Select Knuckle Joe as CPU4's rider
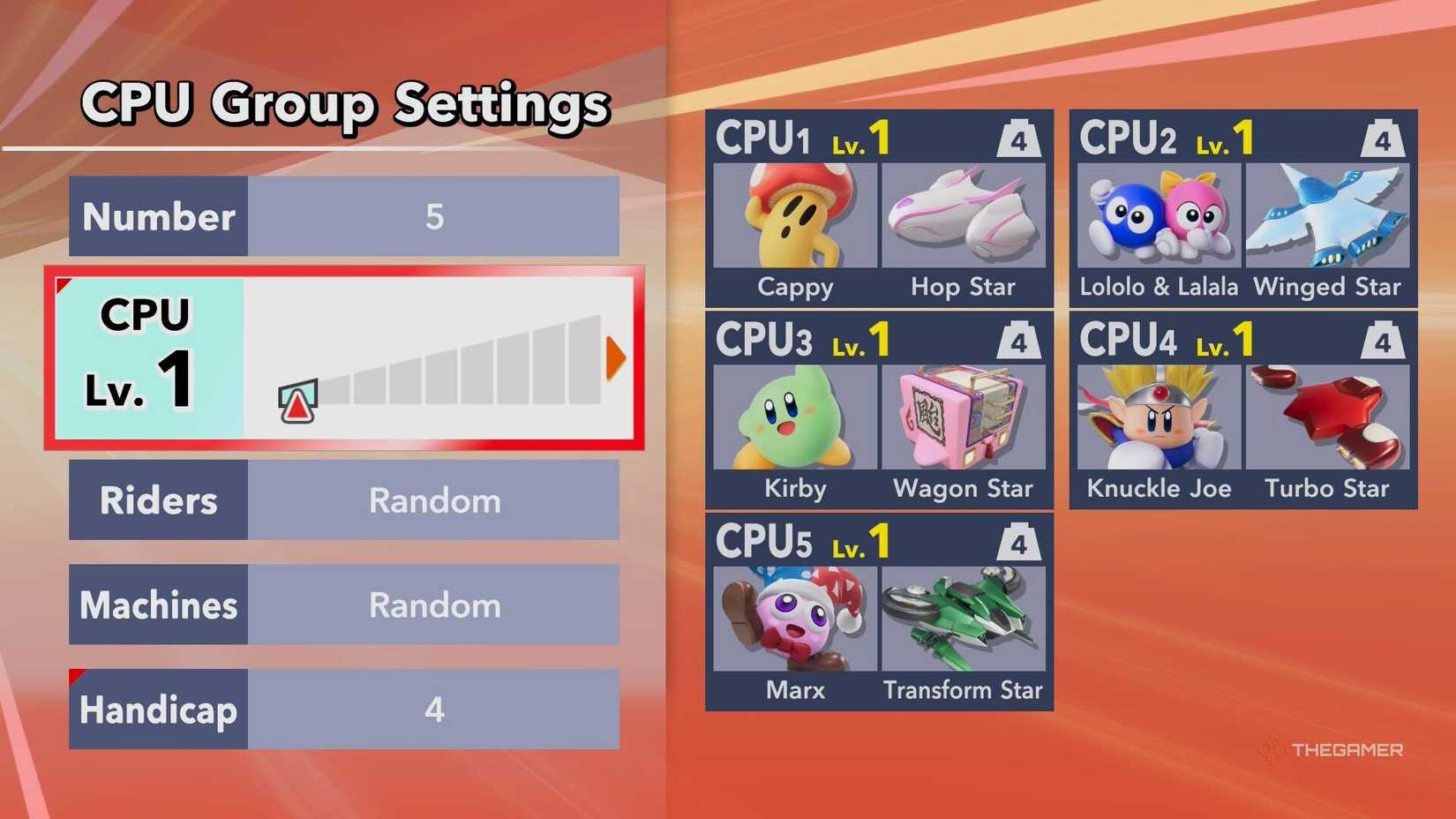 click(x=1157, y=417)
